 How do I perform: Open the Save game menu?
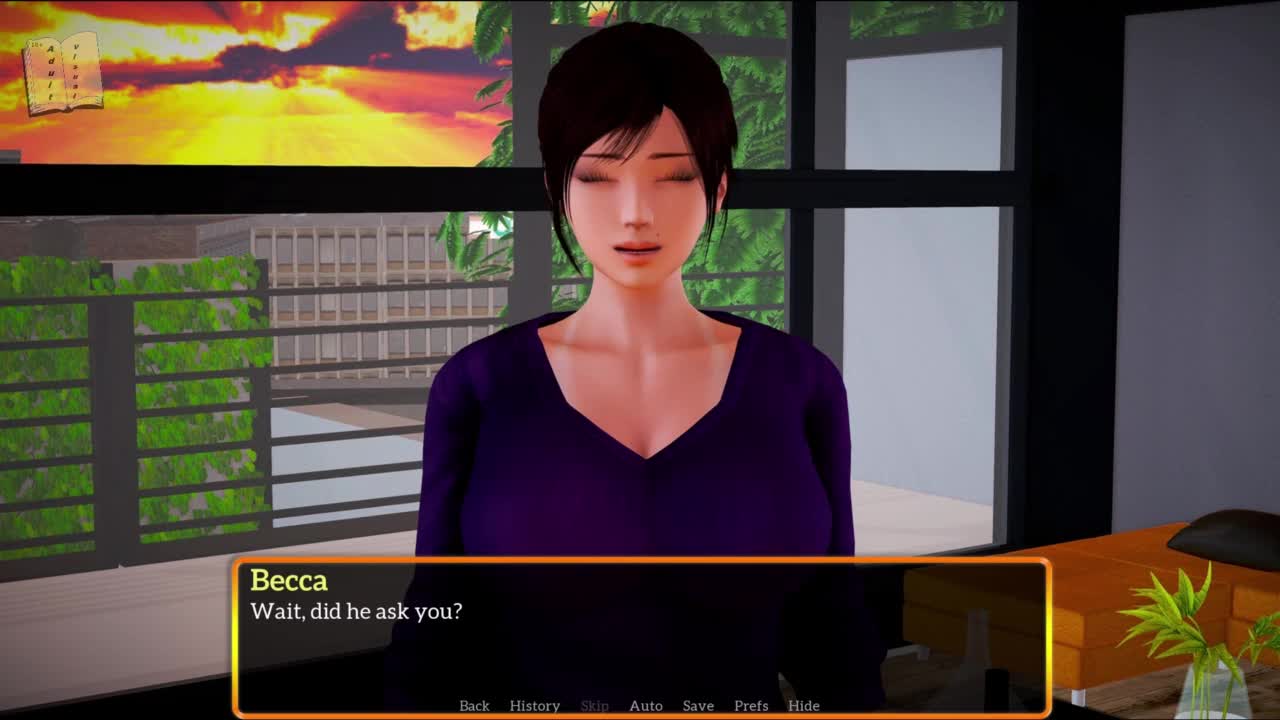tap(698, 705)
